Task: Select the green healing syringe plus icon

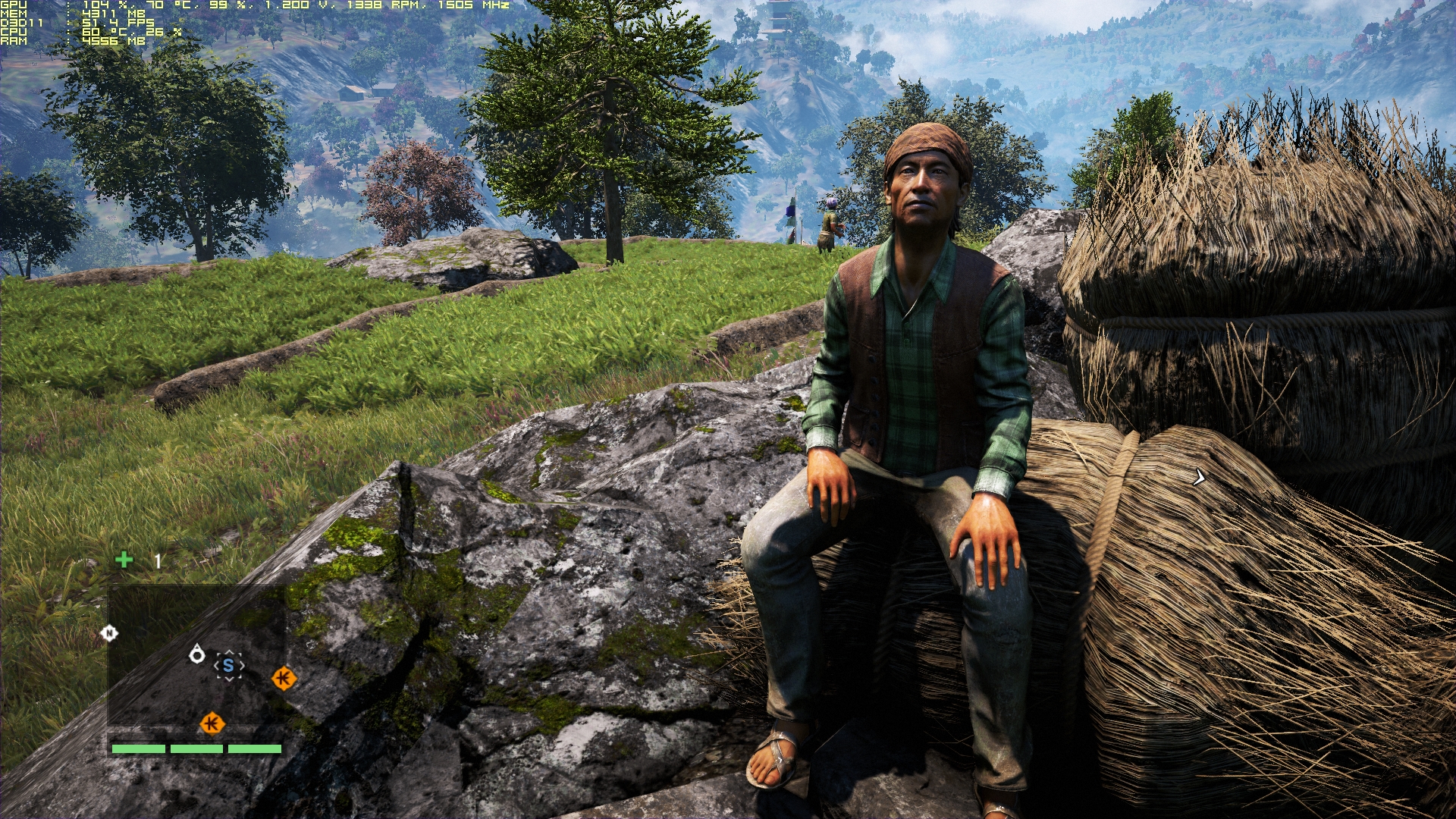Action: pos(124,560)
